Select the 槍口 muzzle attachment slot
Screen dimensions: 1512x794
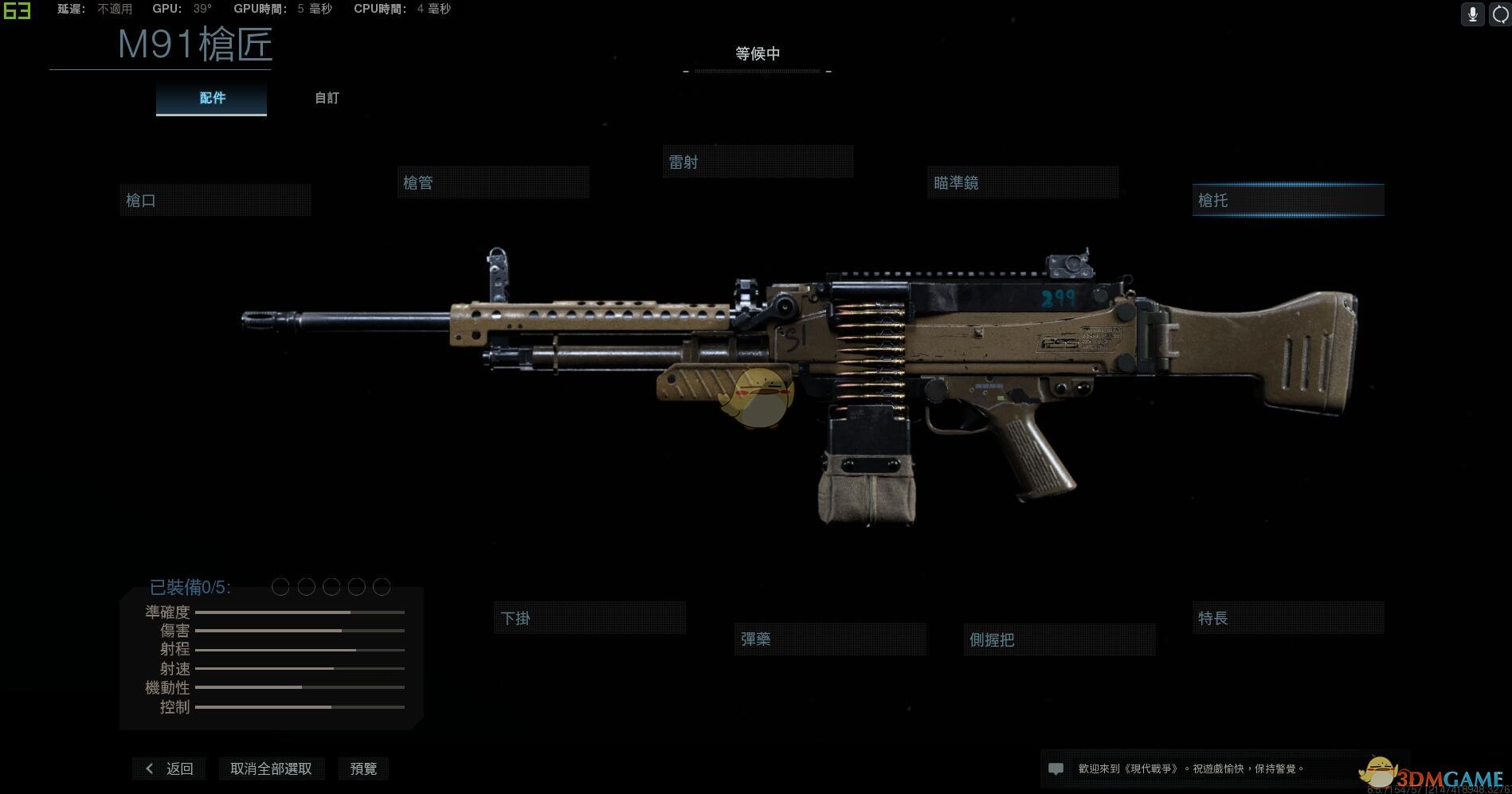pyautogui.click(x=215, y=201)
